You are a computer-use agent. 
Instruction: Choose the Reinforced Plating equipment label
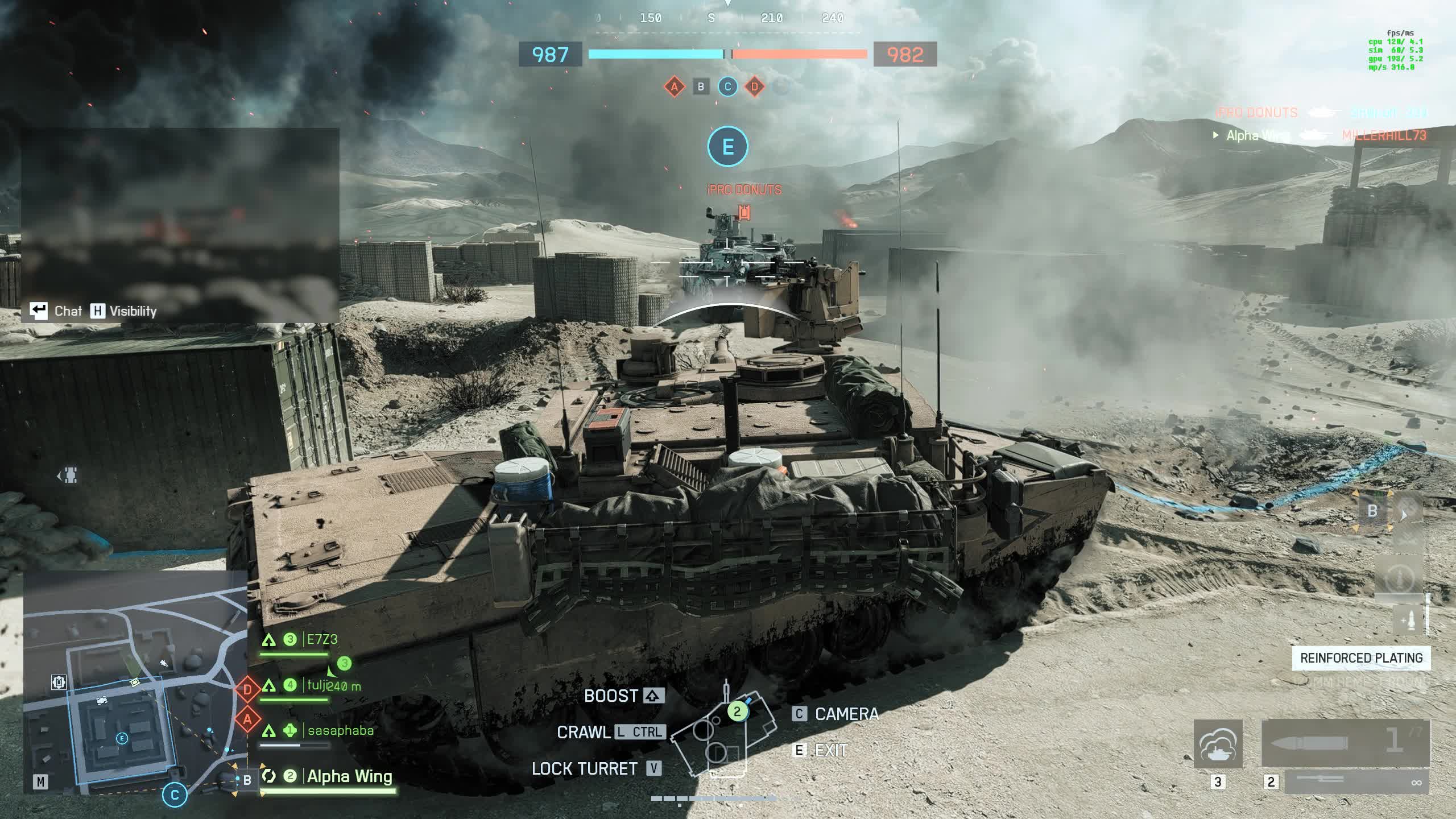click(x=1361, y=658)
